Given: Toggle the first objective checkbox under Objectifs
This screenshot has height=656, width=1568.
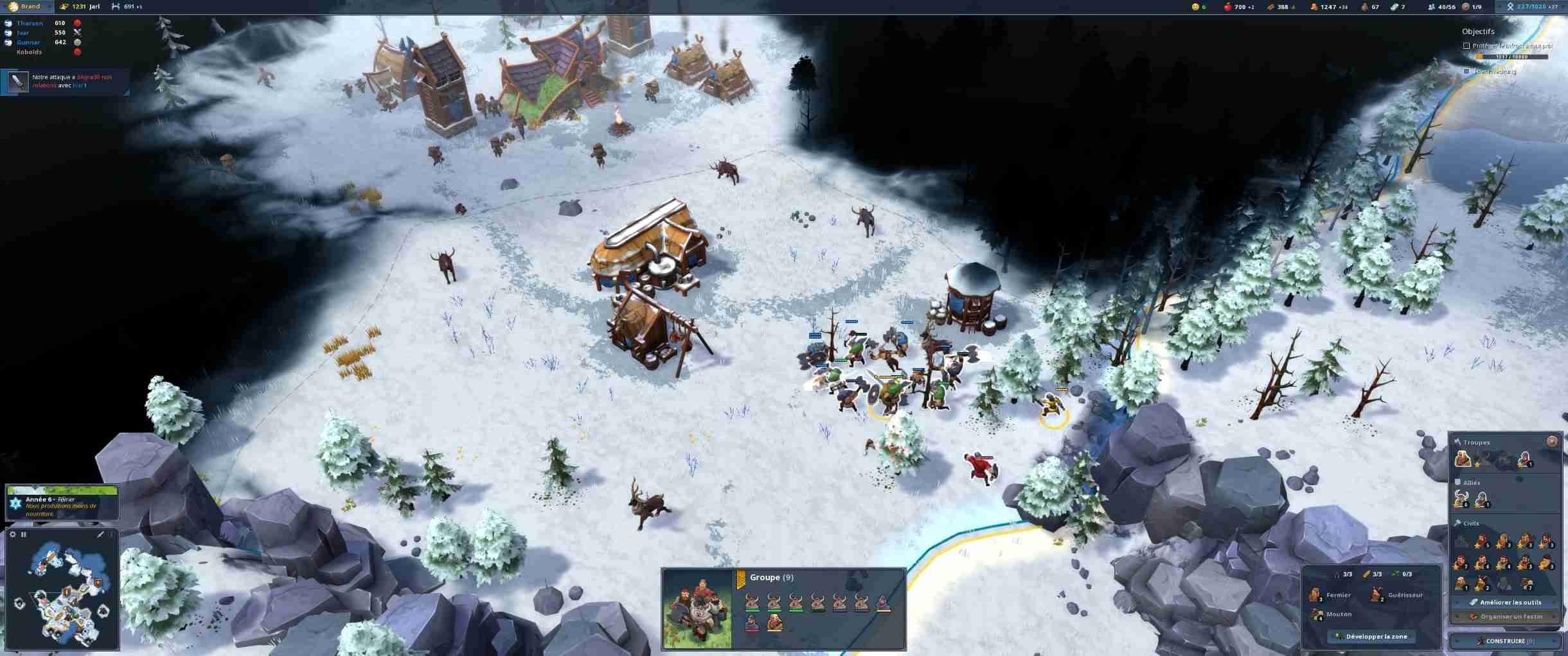Looking at the screenshot, I should click(1466, 46).
